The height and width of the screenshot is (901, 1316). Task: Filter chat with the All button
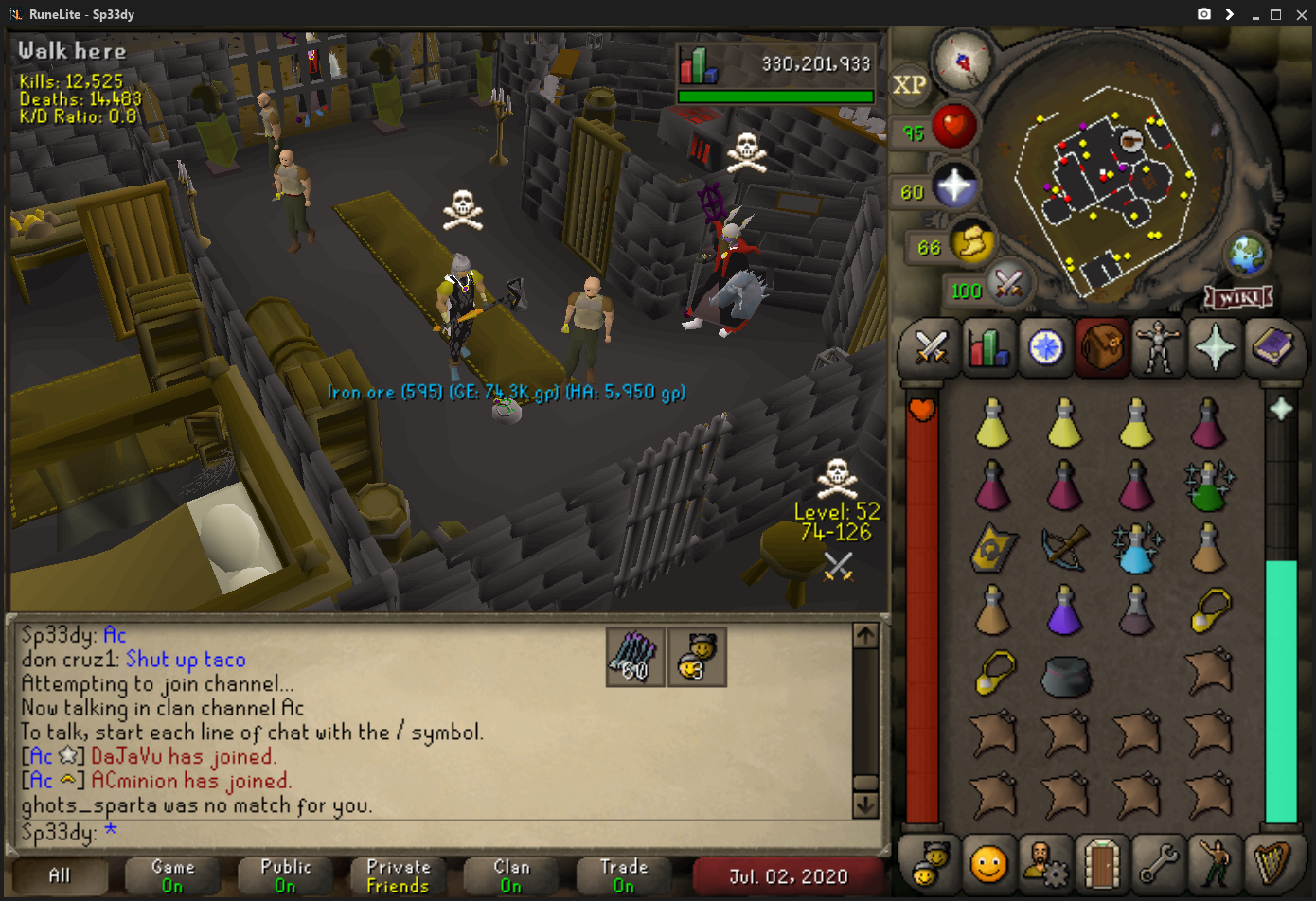tap(60, 875)
